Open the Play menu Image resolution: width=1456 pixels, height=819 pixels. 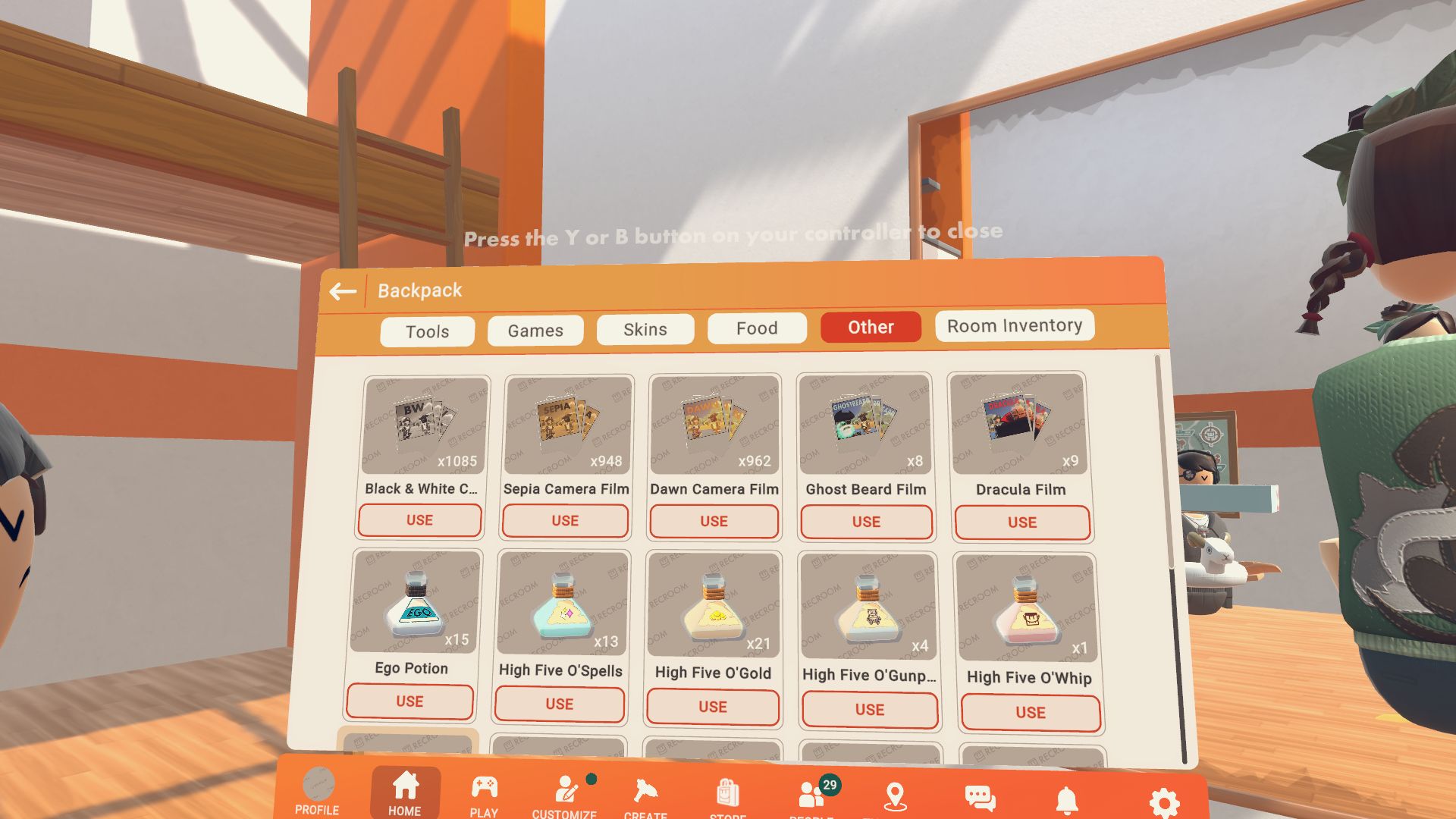(484, 795)
